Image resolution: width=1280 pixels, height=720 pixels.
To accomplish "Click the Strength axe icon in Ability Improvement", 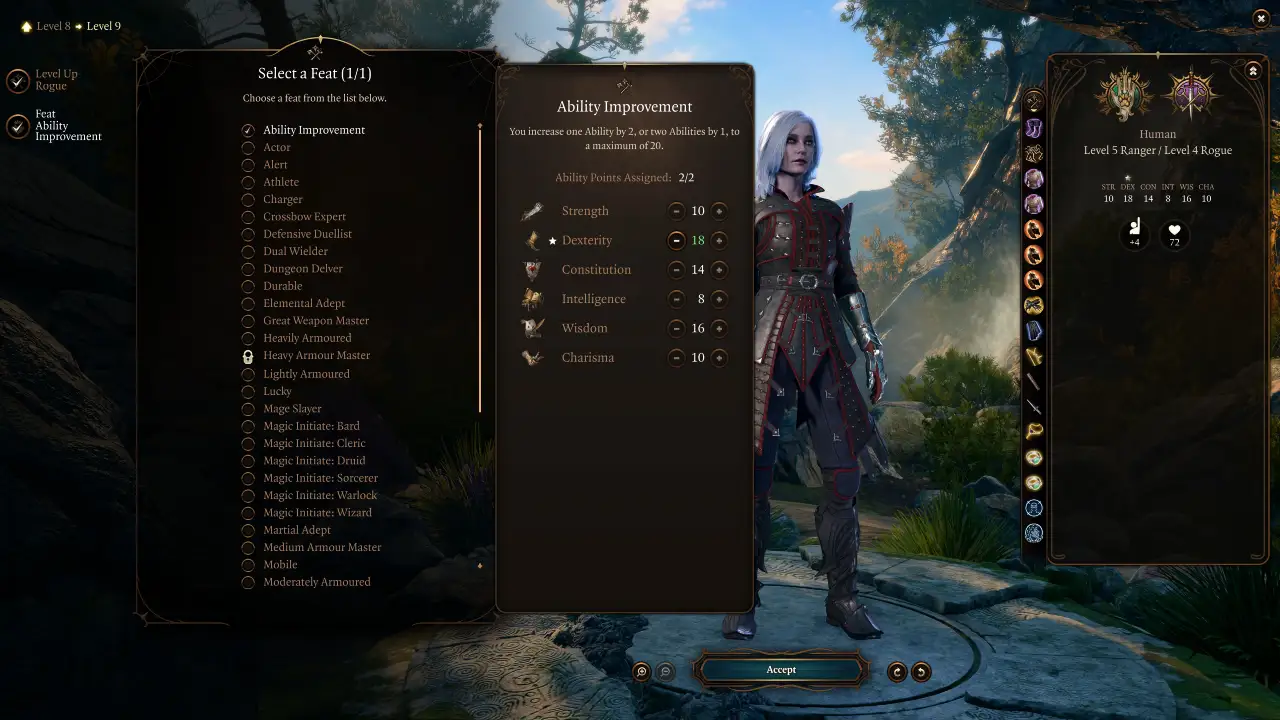I will tap(532, 210).
